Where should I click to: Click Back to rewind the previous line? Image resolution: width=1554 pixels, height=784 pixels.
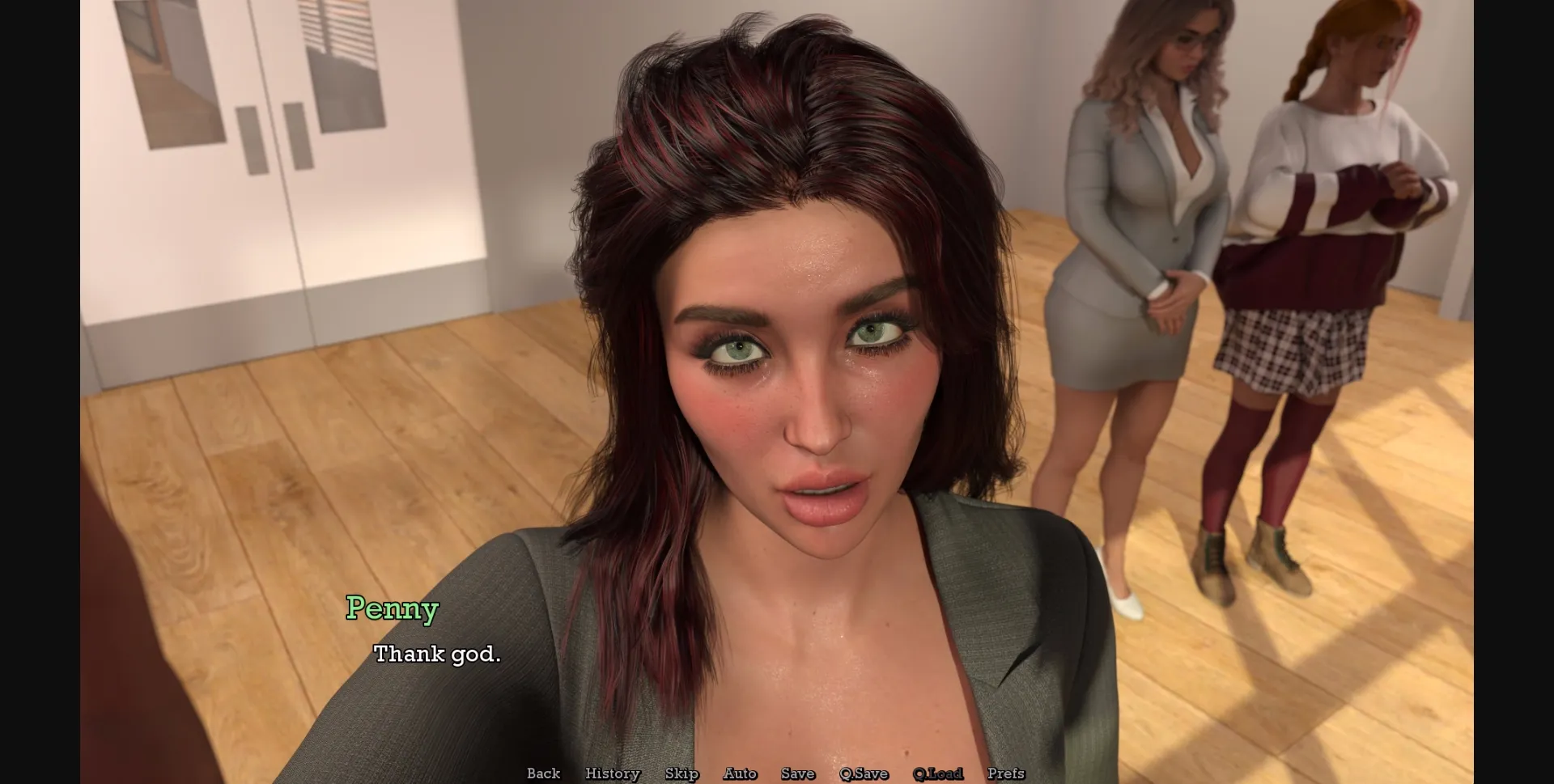point(543,773)
